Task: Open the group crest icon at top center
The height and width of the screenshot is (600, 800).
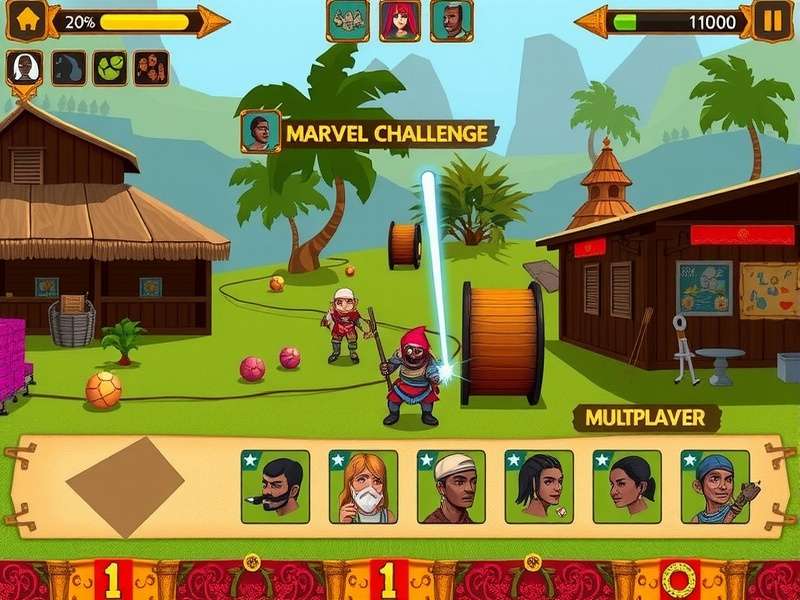Action: click(347, 20)
